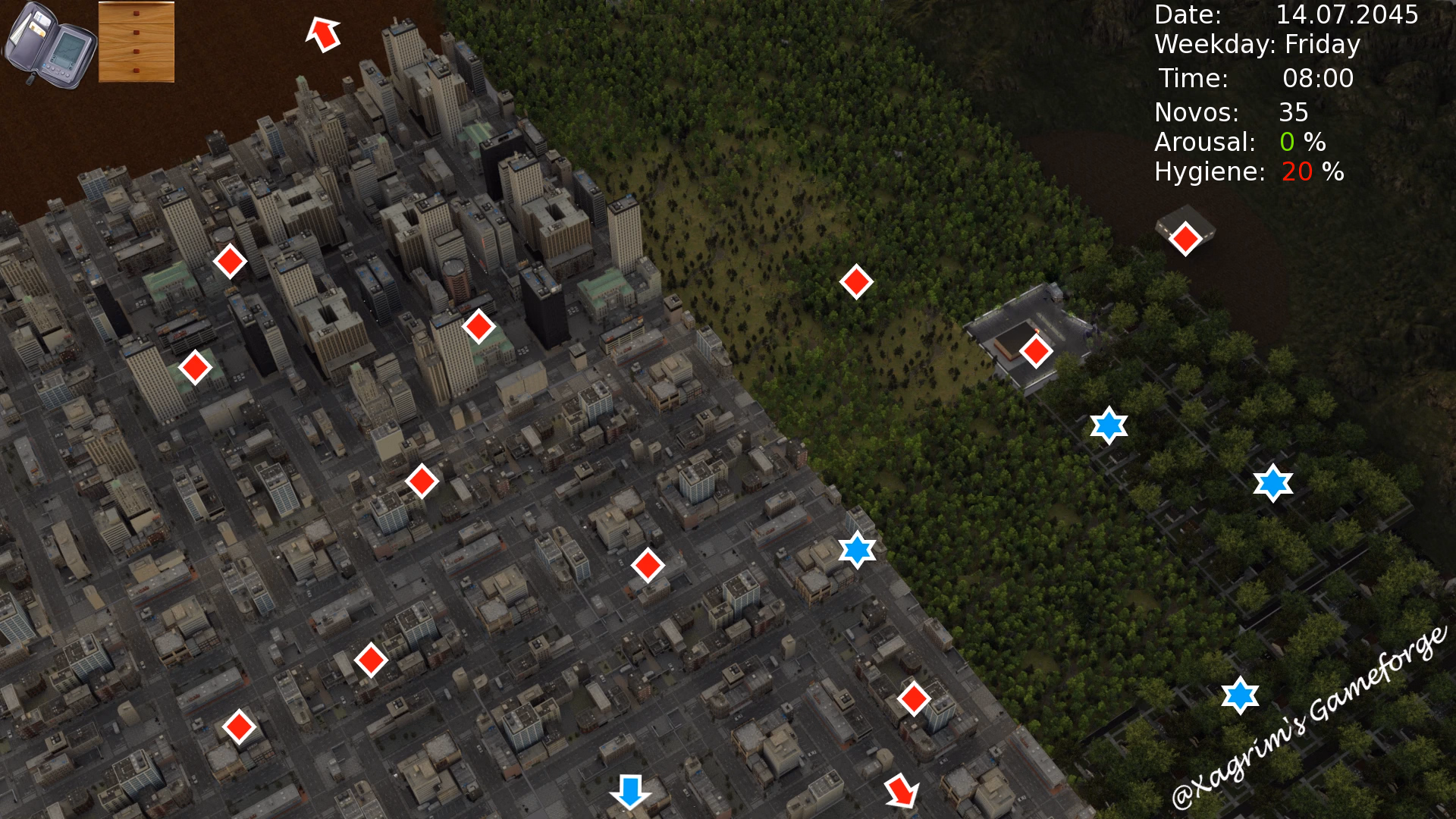1456x819 pixels.
Task: Open the wooden dresser drawers
Action: 135,42
